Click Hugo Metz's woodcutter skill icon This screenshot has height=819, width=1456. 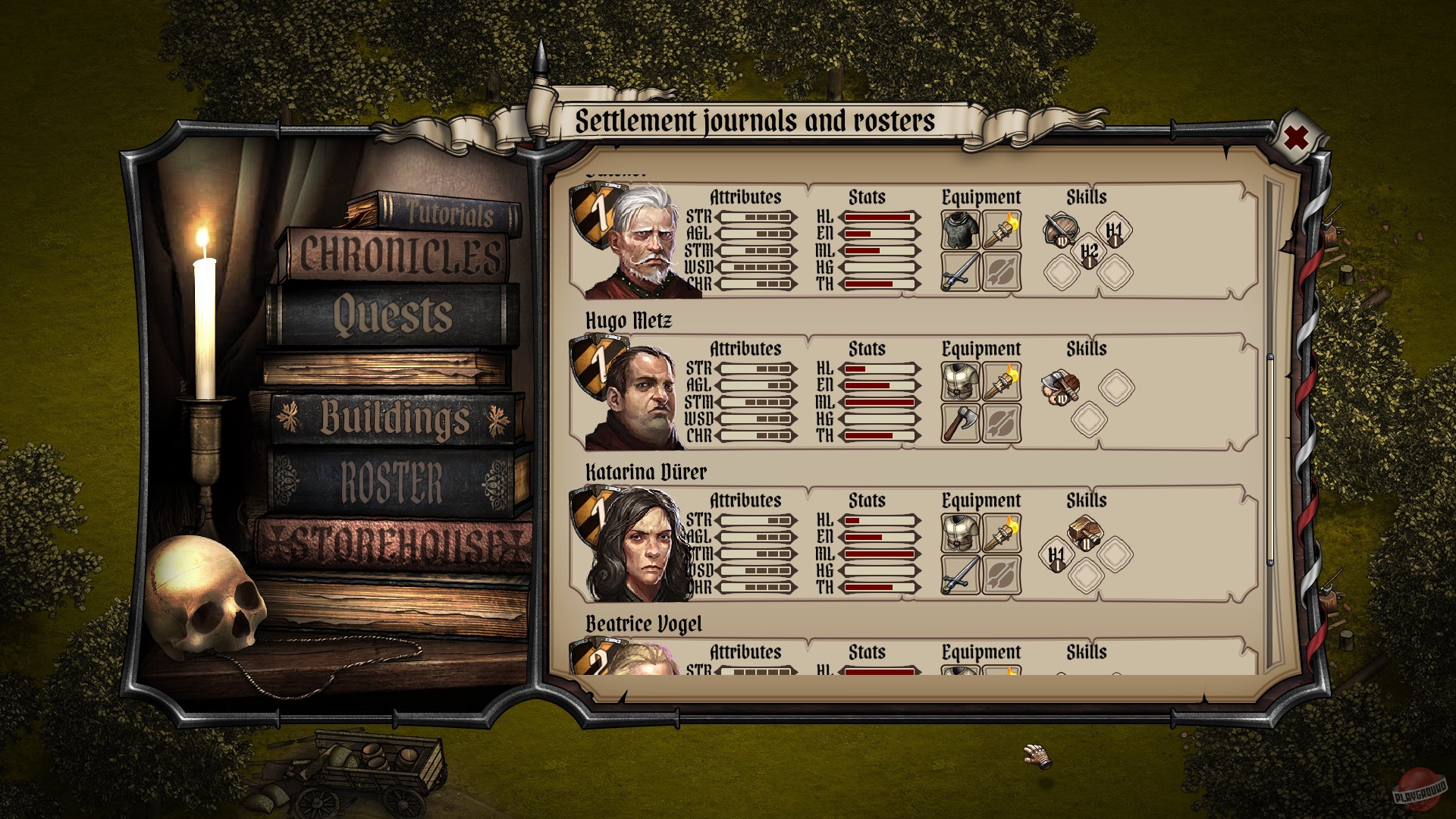(x=1060, y=388)
